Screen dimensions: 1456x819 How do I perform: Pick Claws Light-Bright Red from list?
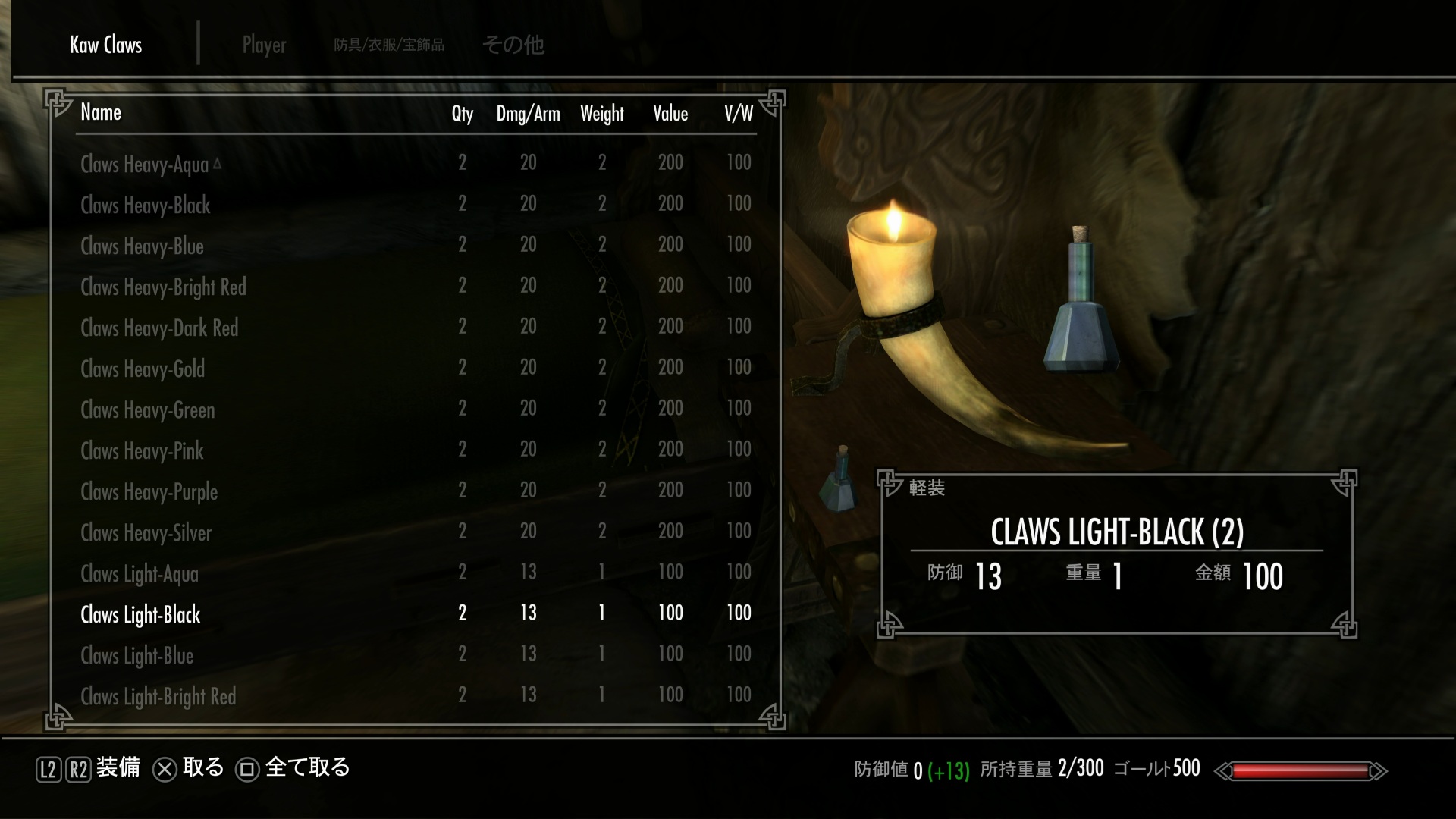158,696
